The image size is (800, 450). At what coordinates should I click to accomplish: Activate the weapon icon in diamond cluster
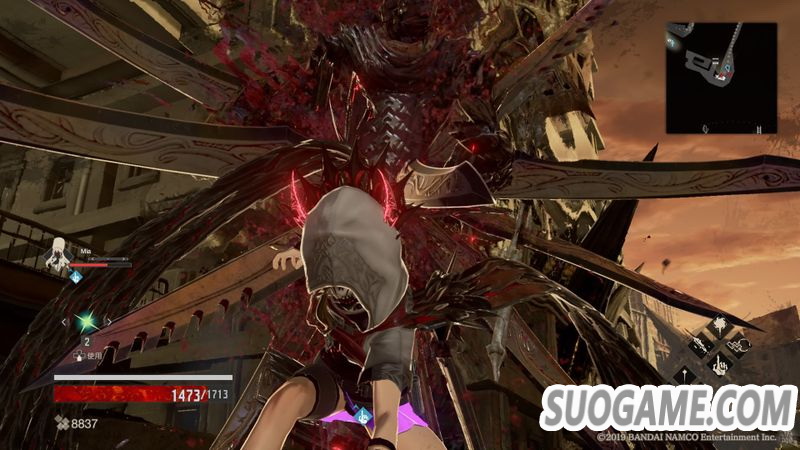tap(699, 345)
